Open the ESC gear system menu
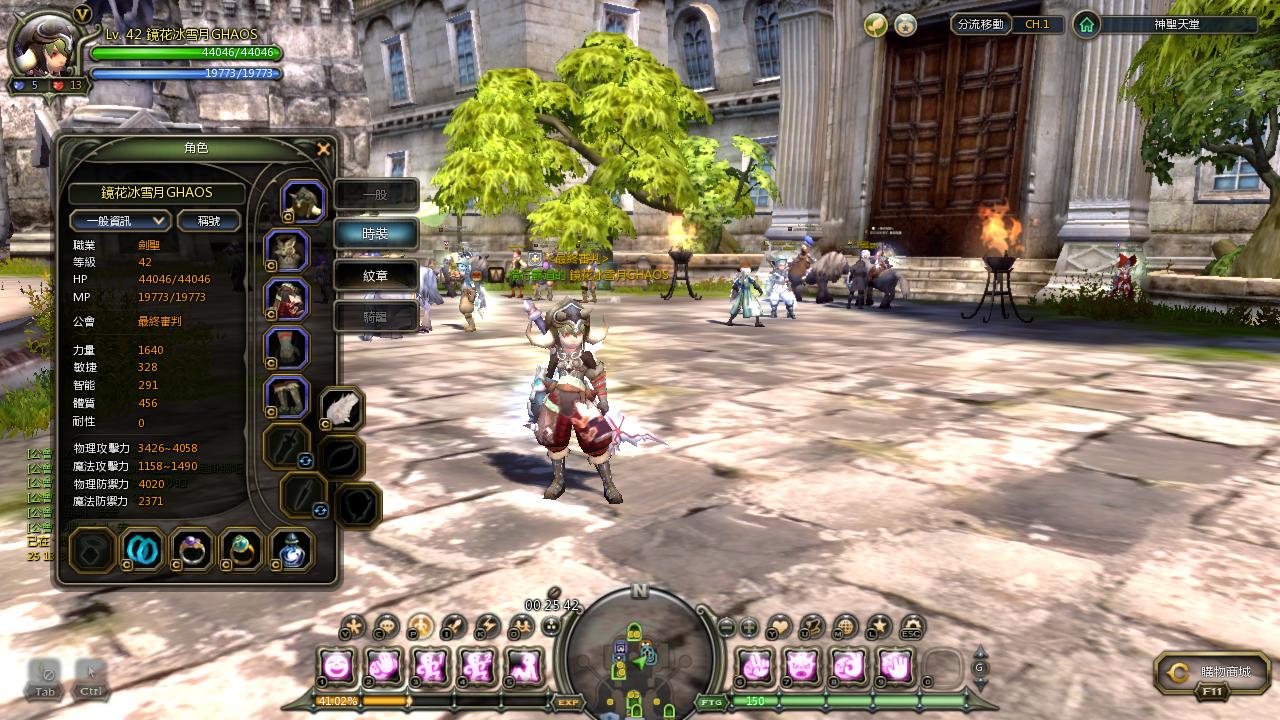1280x720 pixels. (911, 627)
